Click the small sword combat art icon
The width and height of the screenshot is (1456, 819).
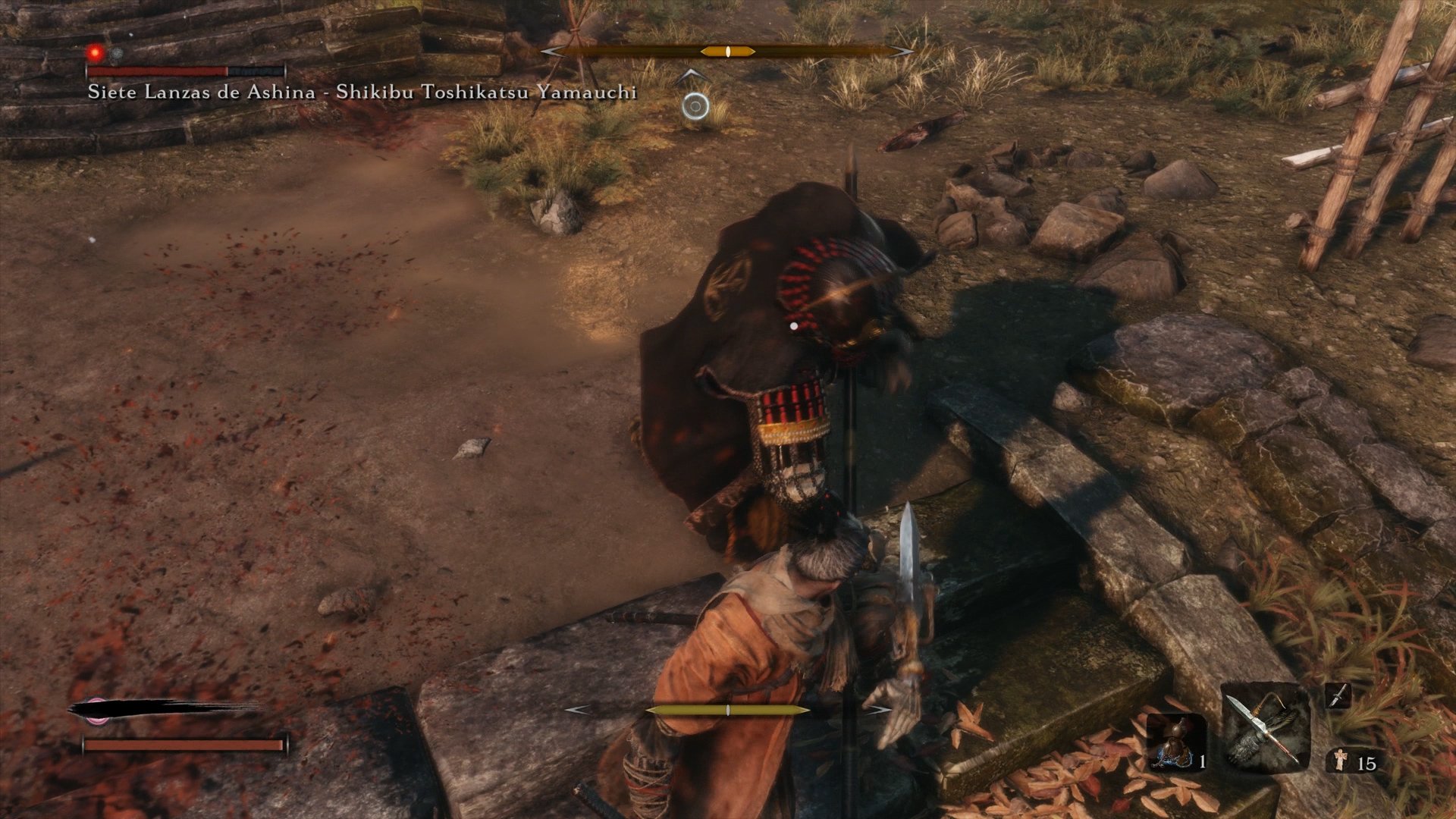1338,695
